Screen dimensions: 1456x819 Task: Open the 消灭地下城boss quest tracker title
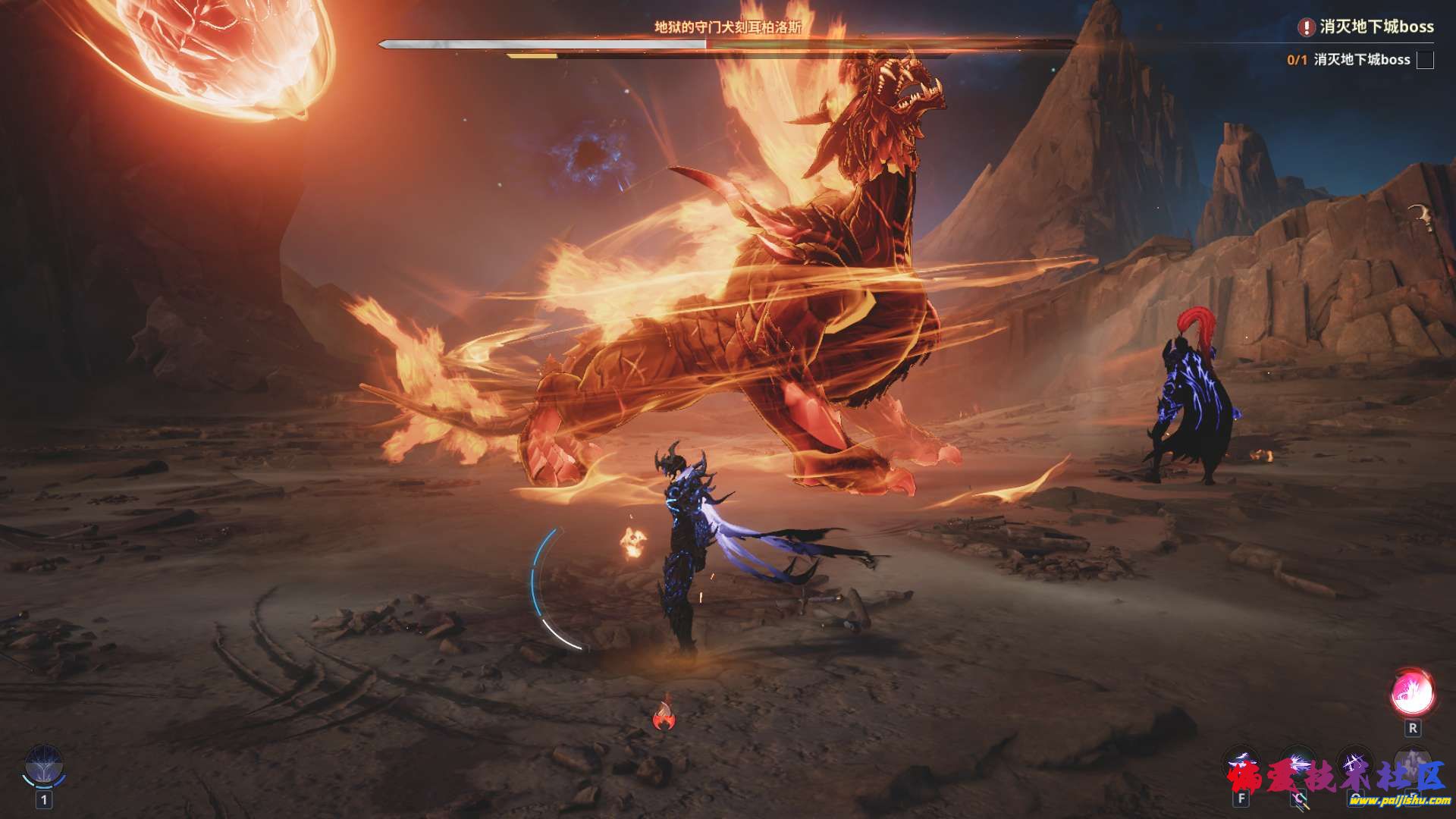coord(1376,27)
